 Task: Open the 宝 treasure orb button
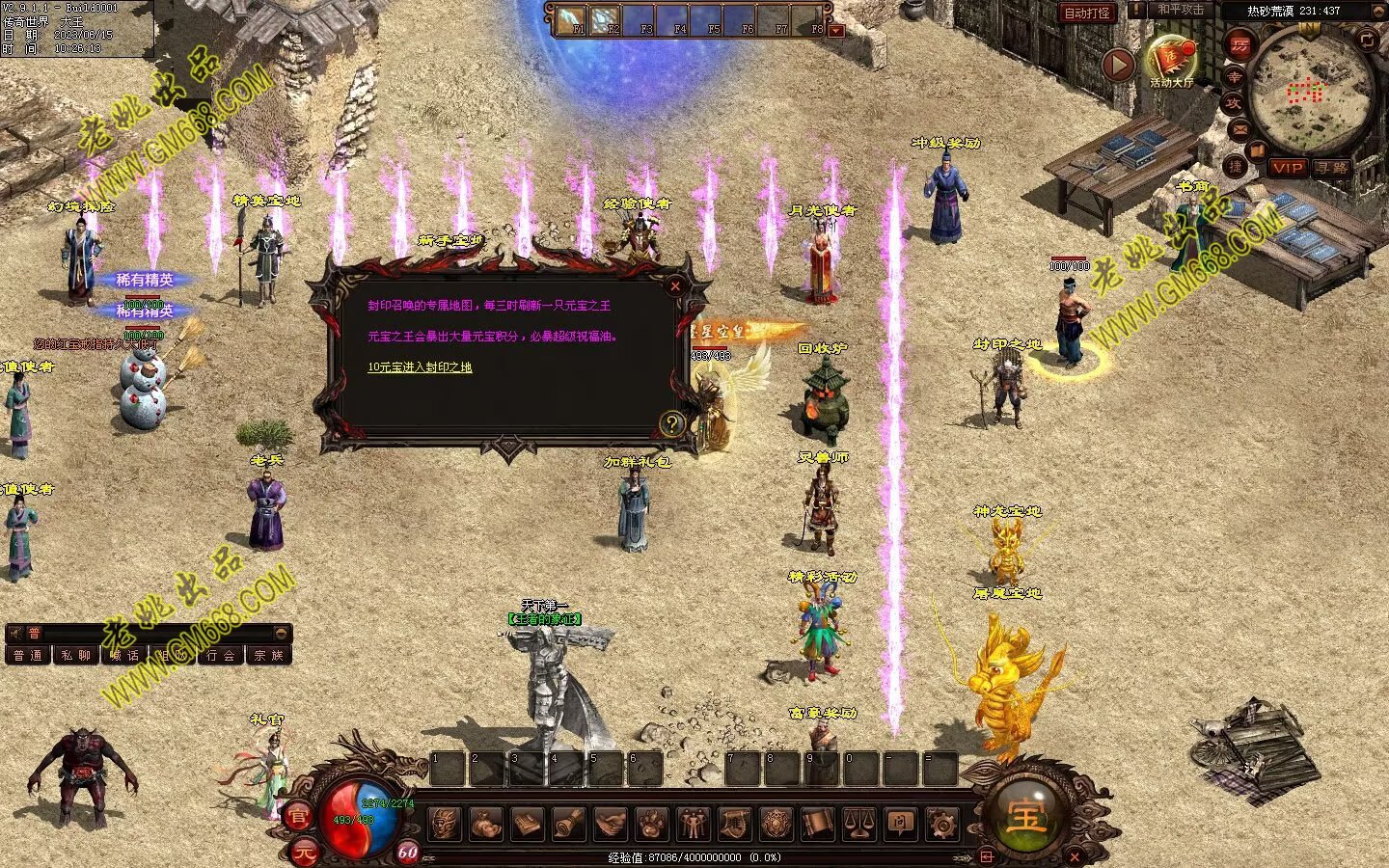[x=1024, y=816]
